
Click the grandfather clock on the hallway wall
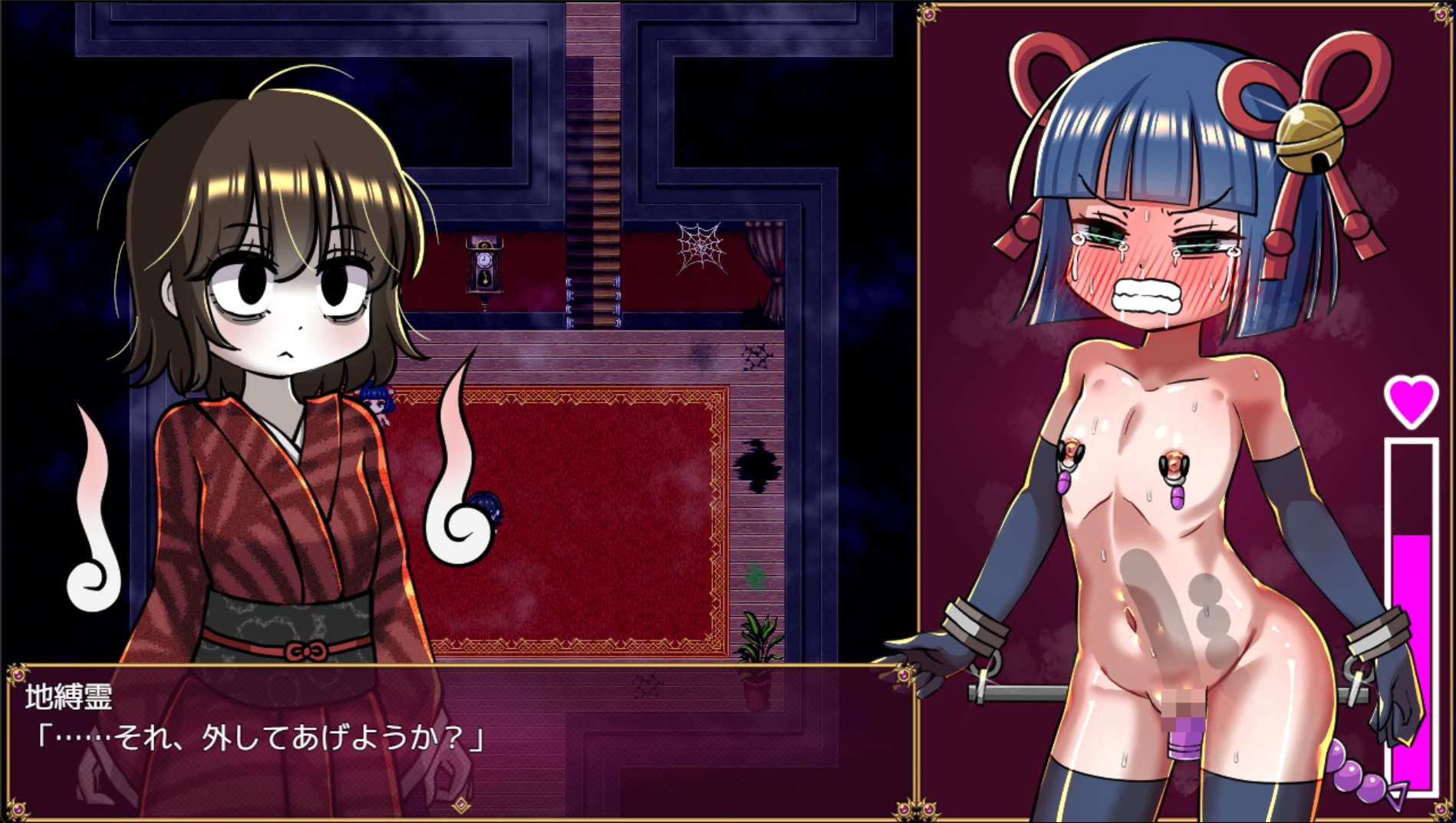[486, 268]
